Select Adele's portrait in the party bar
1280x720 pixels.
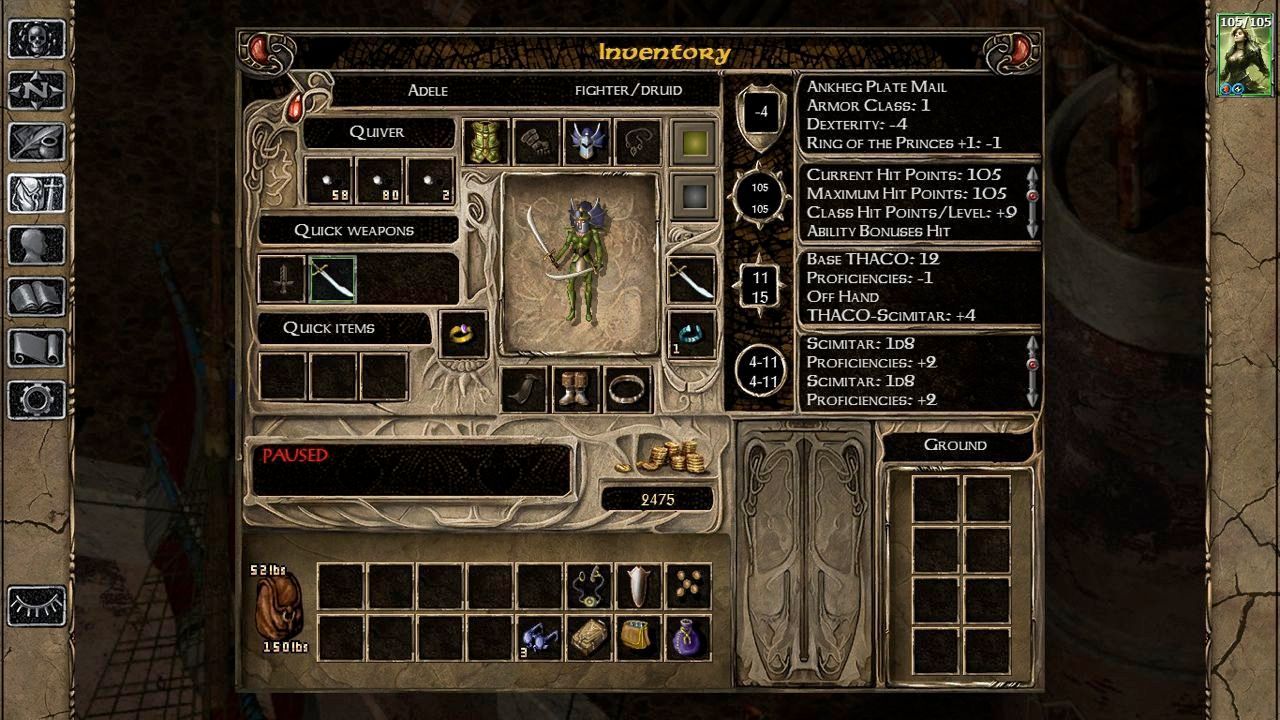pyautogui.click(x=1244, y=55)
